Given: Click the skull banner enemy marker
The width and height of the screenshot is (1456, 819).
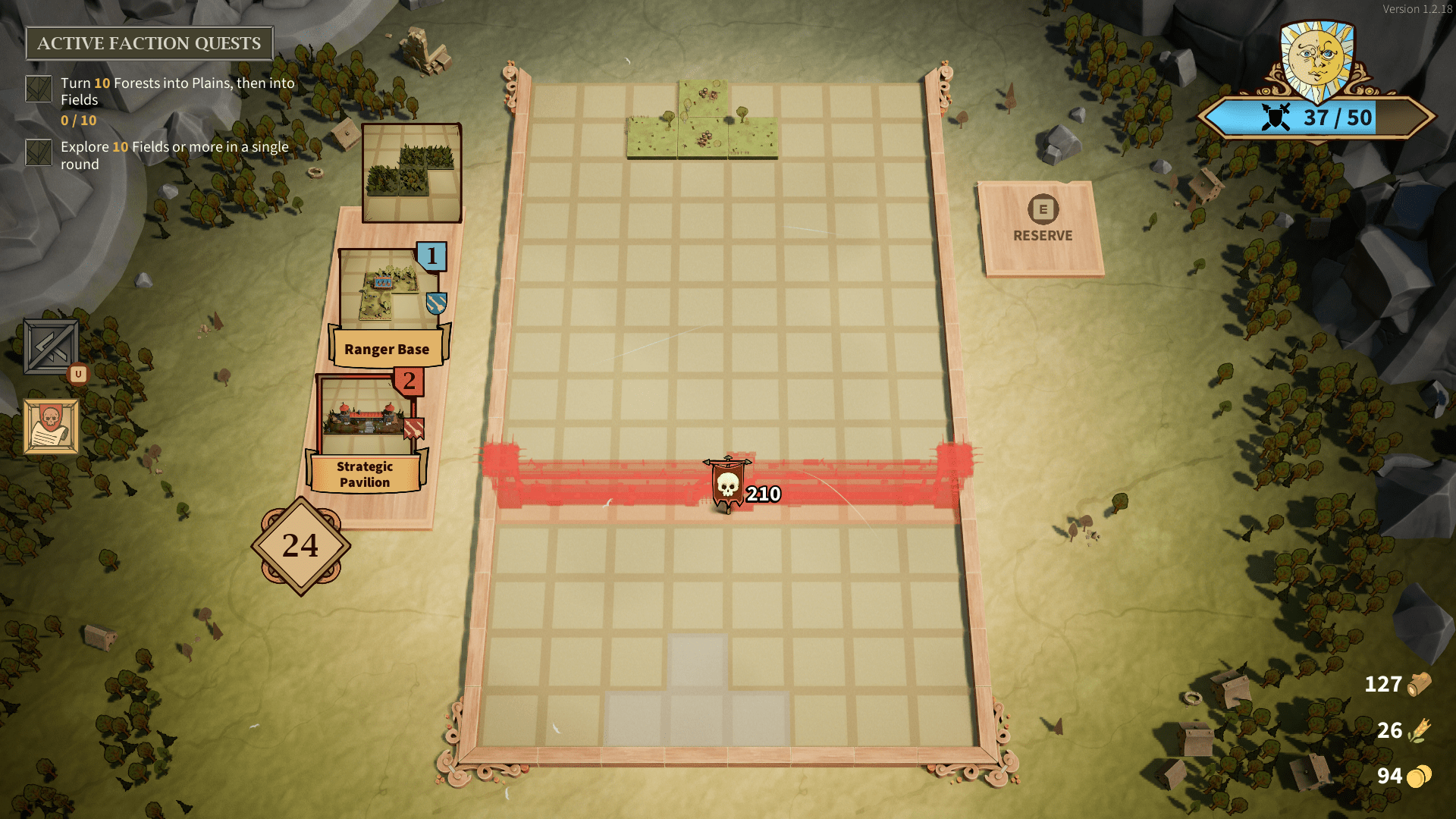Looking at the screenshot, I should (728, 484).
